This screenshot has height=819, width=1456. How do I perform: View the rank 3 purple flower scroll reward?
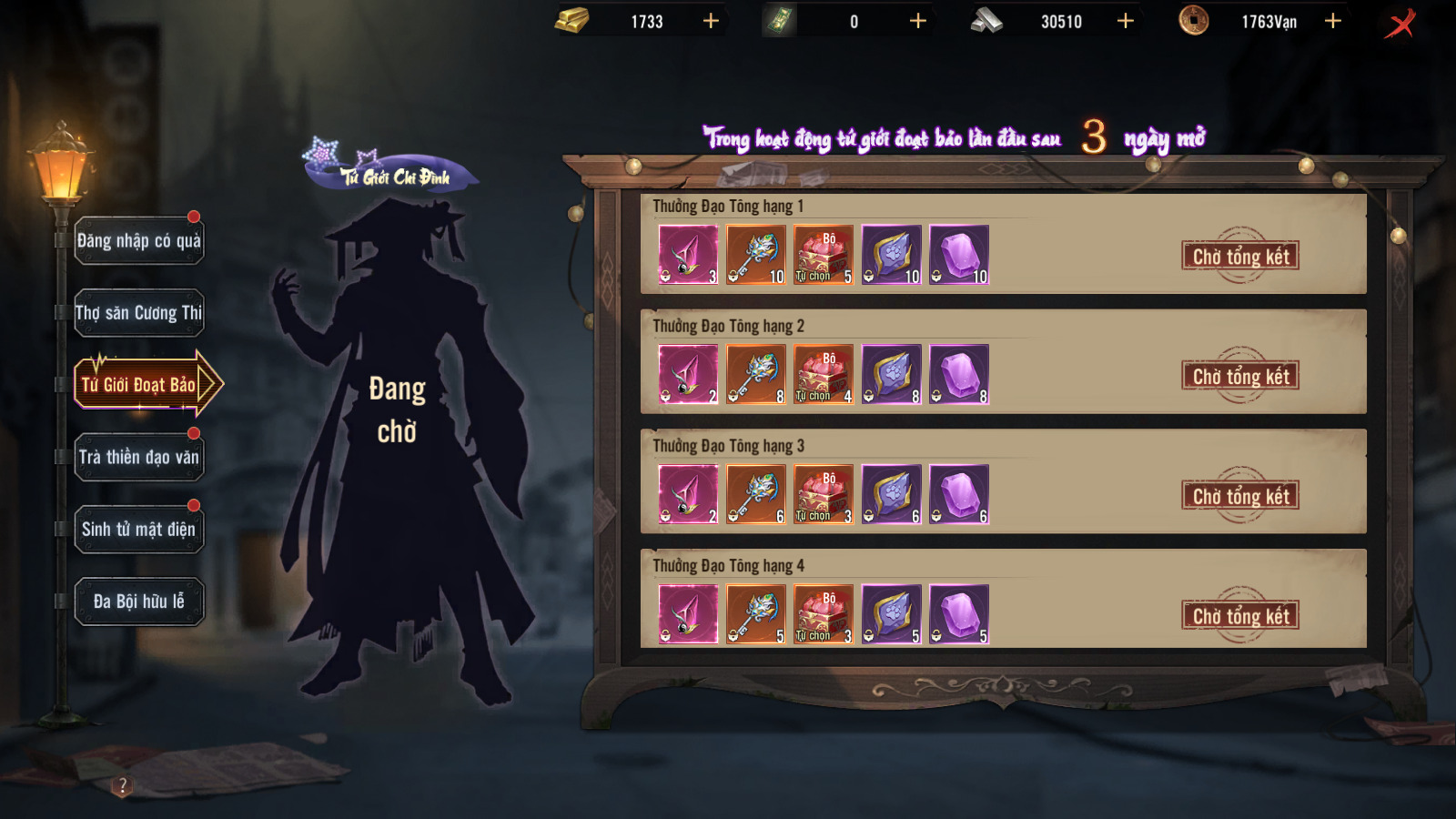pyautogui.click(x=892, y=494)
